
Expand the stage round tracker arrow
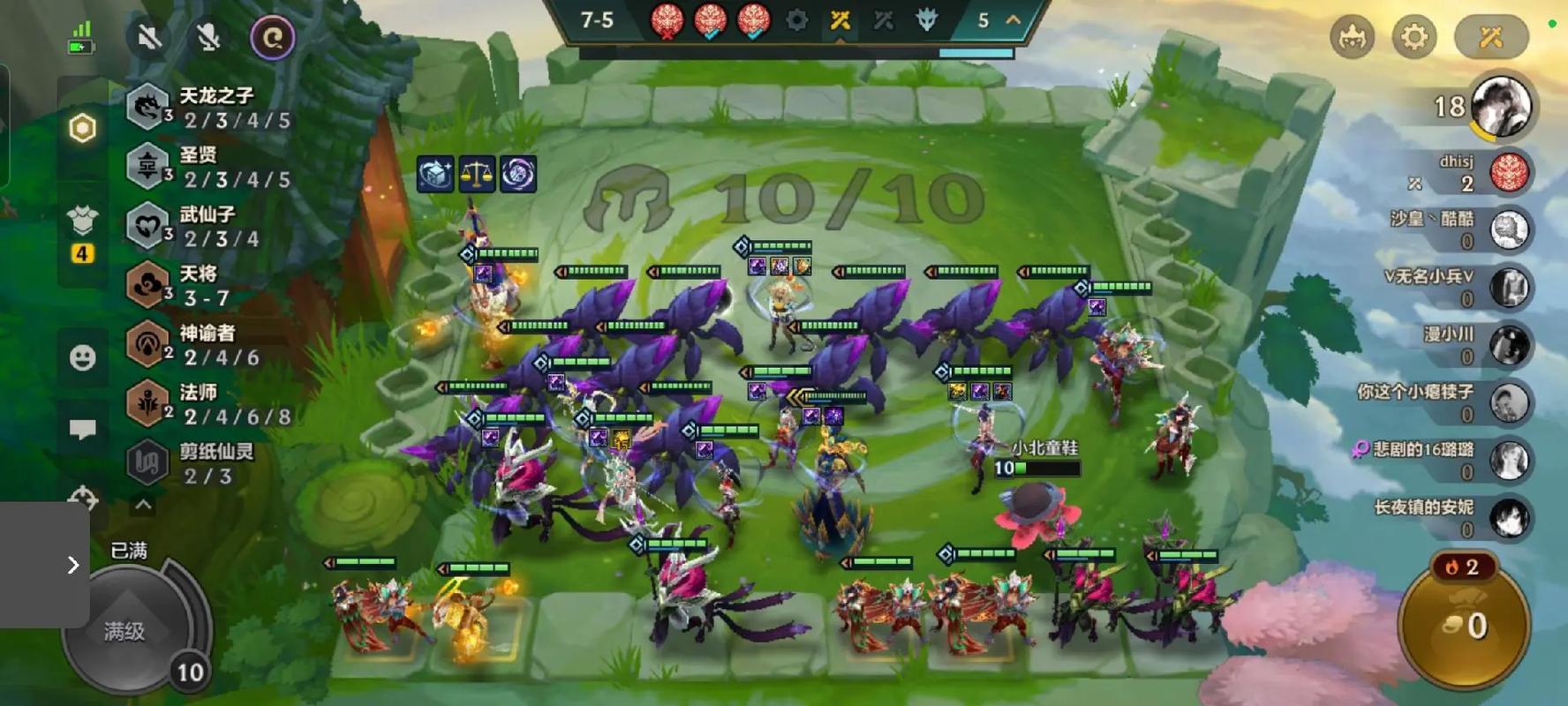[1014, 19]
